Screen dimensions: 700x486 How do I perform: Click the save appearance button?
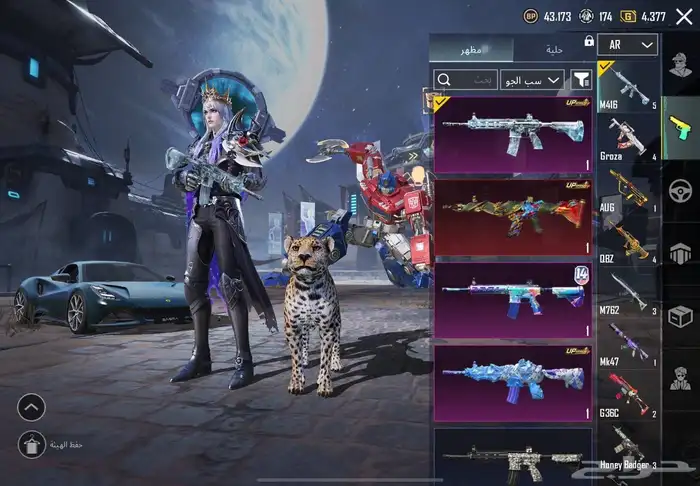31,443
